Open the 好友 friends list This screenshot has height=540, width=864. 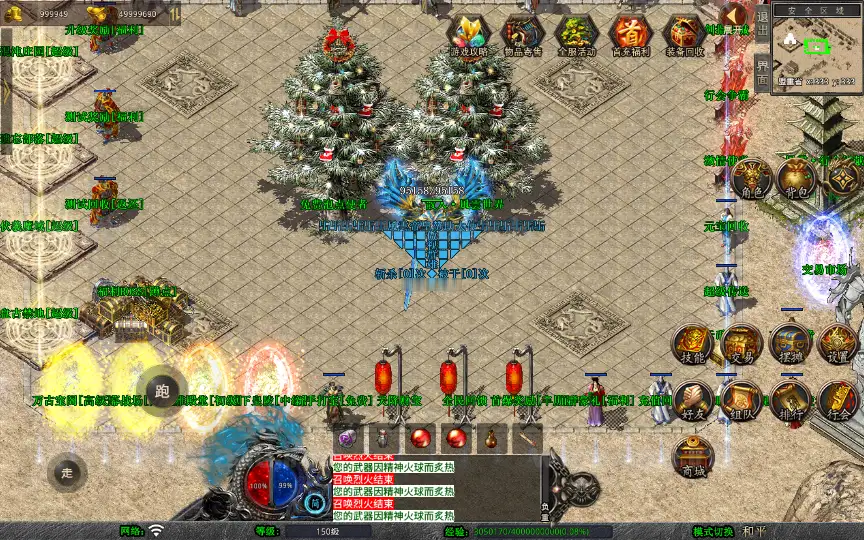click(x=692, y=401)
